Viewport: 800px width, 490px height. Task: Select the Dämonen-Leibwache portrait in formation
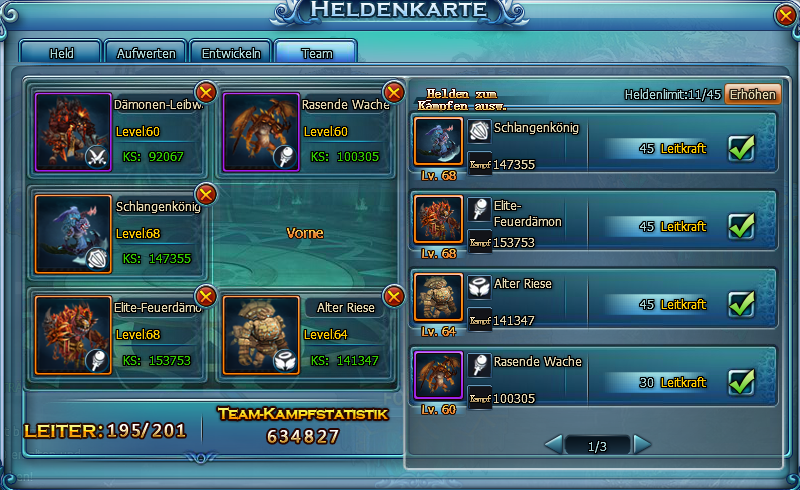pyautogui.click(x=73, y=132)
